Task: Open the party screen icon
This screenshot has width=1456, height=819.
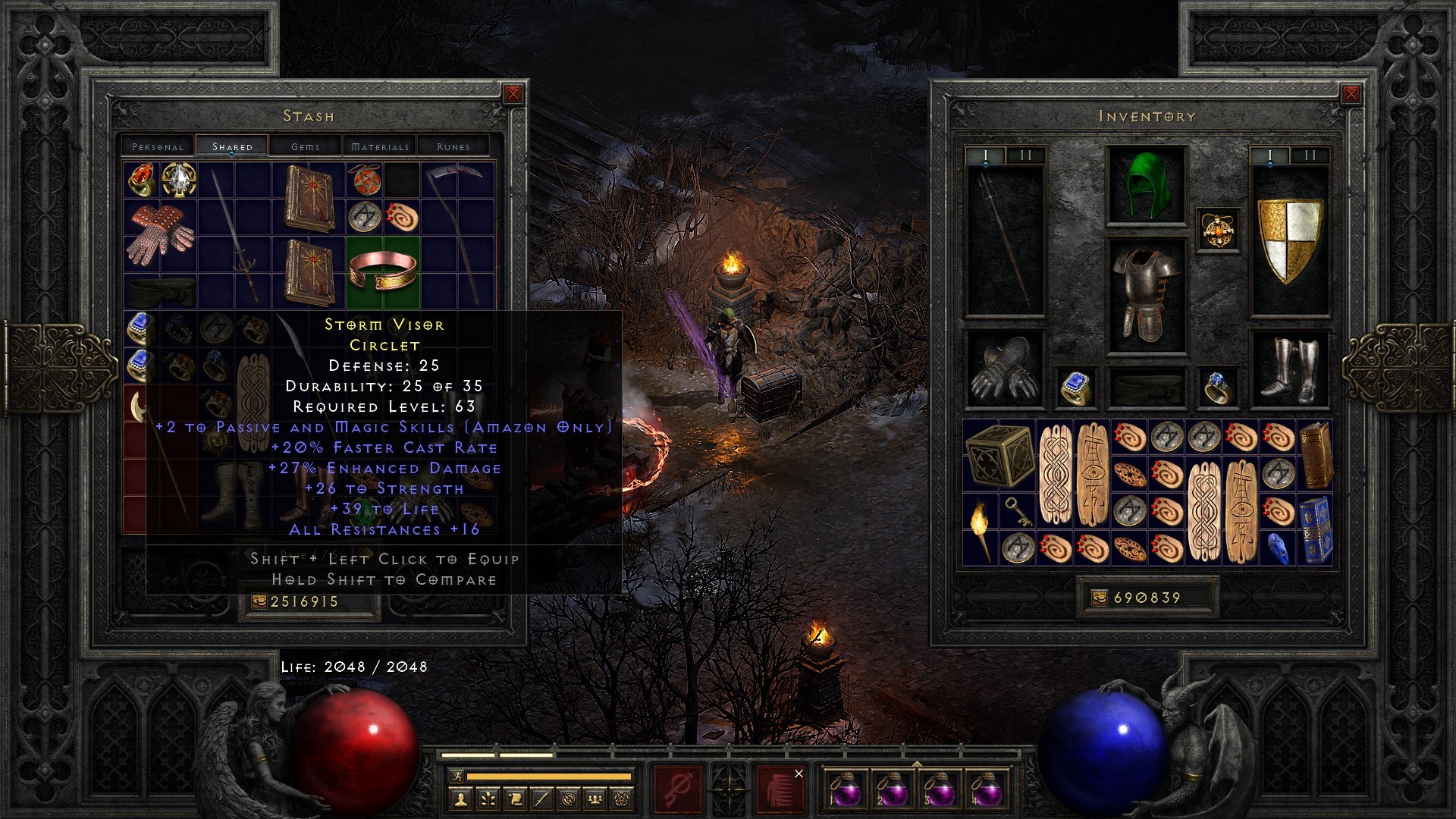Action: pyautogui.click(x=596, y=798)
